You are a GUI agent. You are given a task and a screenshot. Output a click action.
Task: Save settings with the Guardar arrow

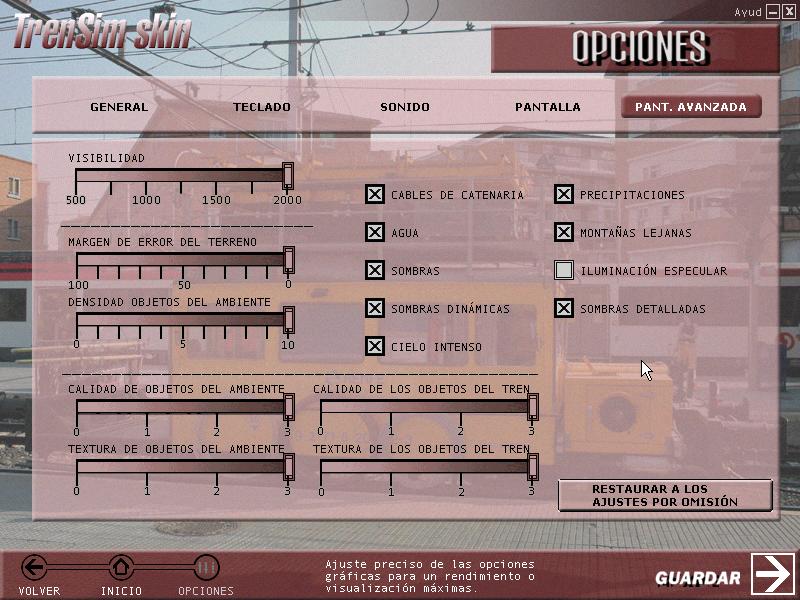pyautogui.click(x=772, y=574)
